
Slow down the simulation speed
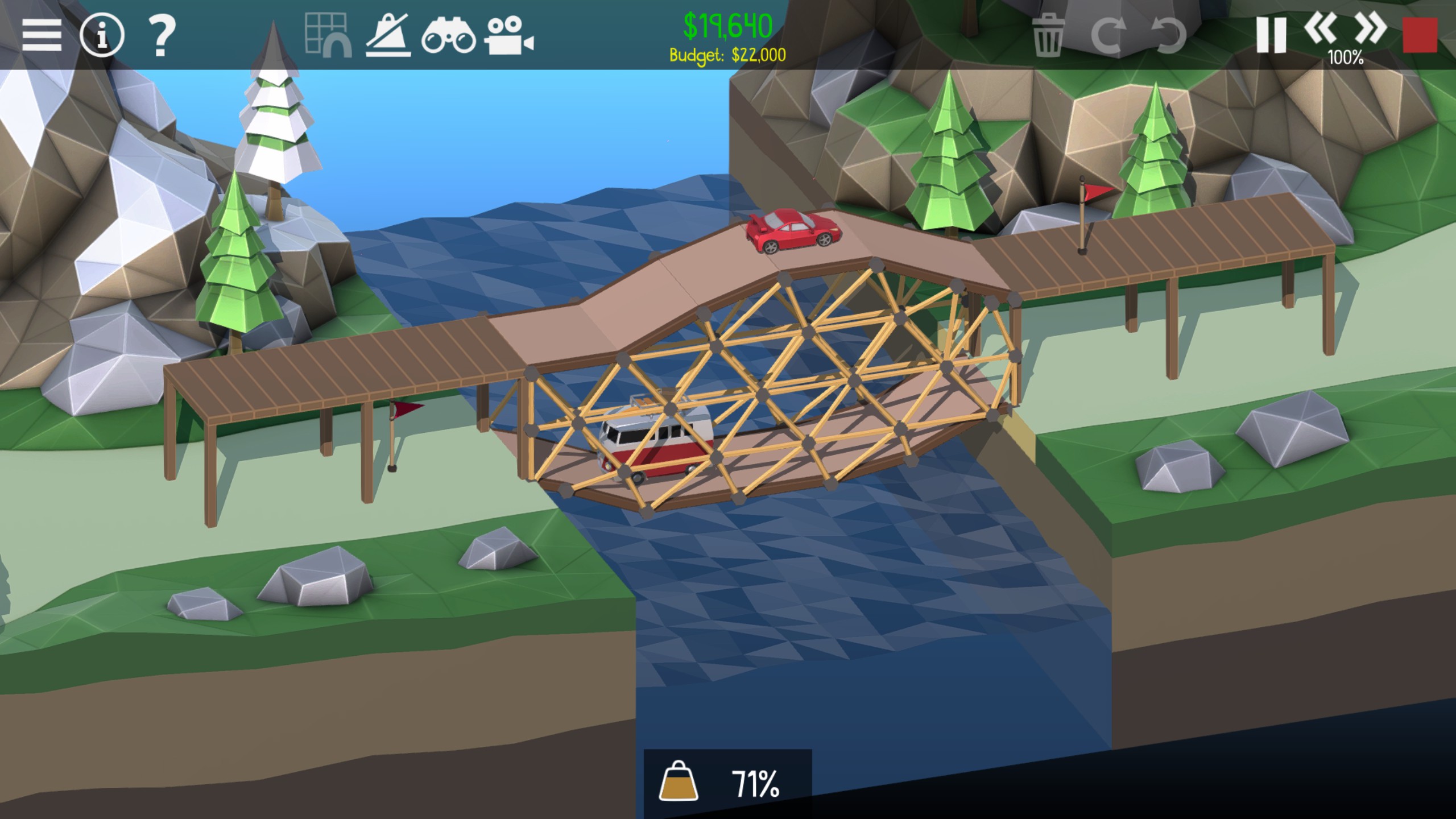tap(1321, 30)
